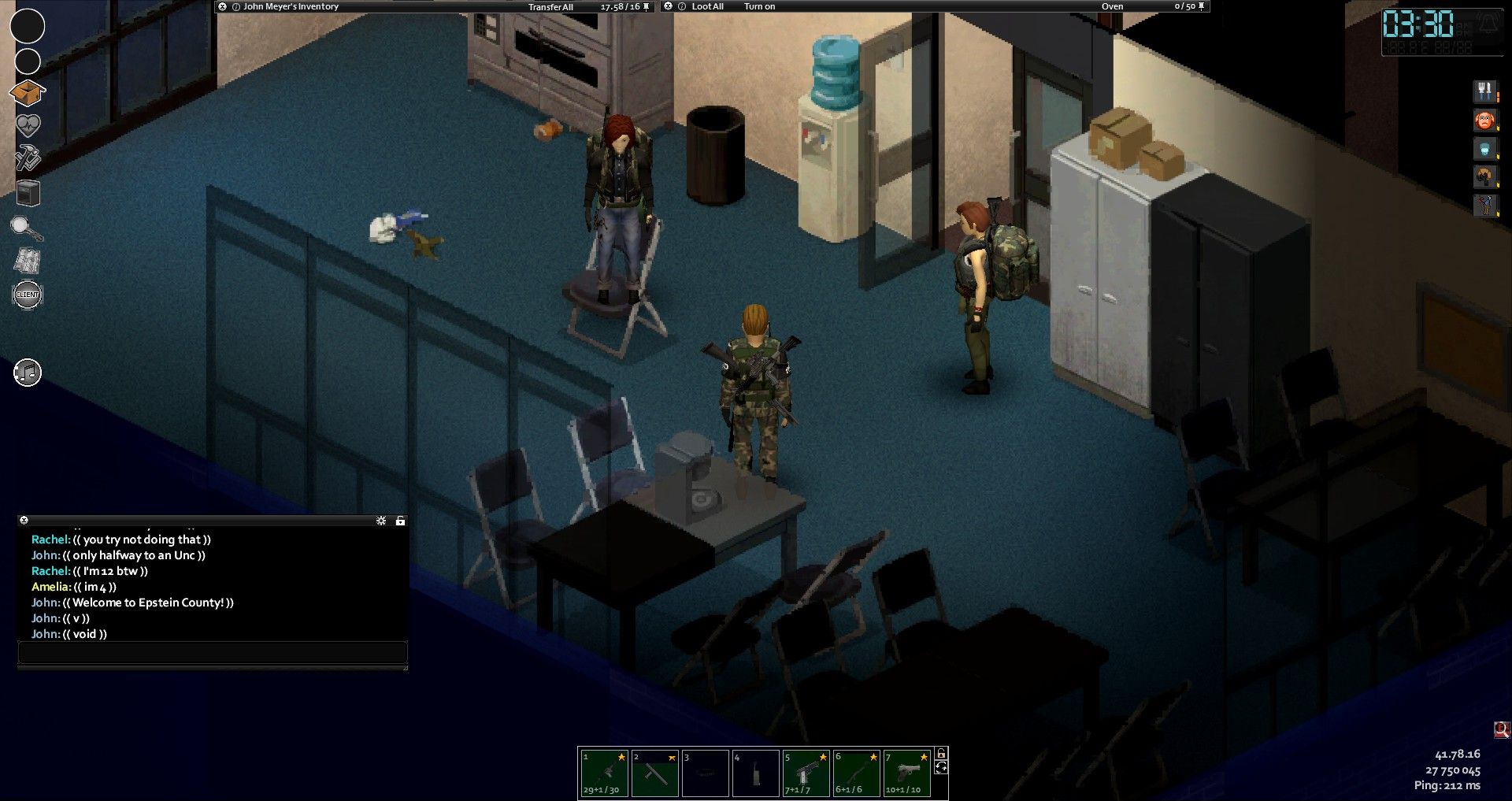Equip the pistol in hotbar slot 5
The height and width of the screenshot is (801, 1512).
pos(806,773)
